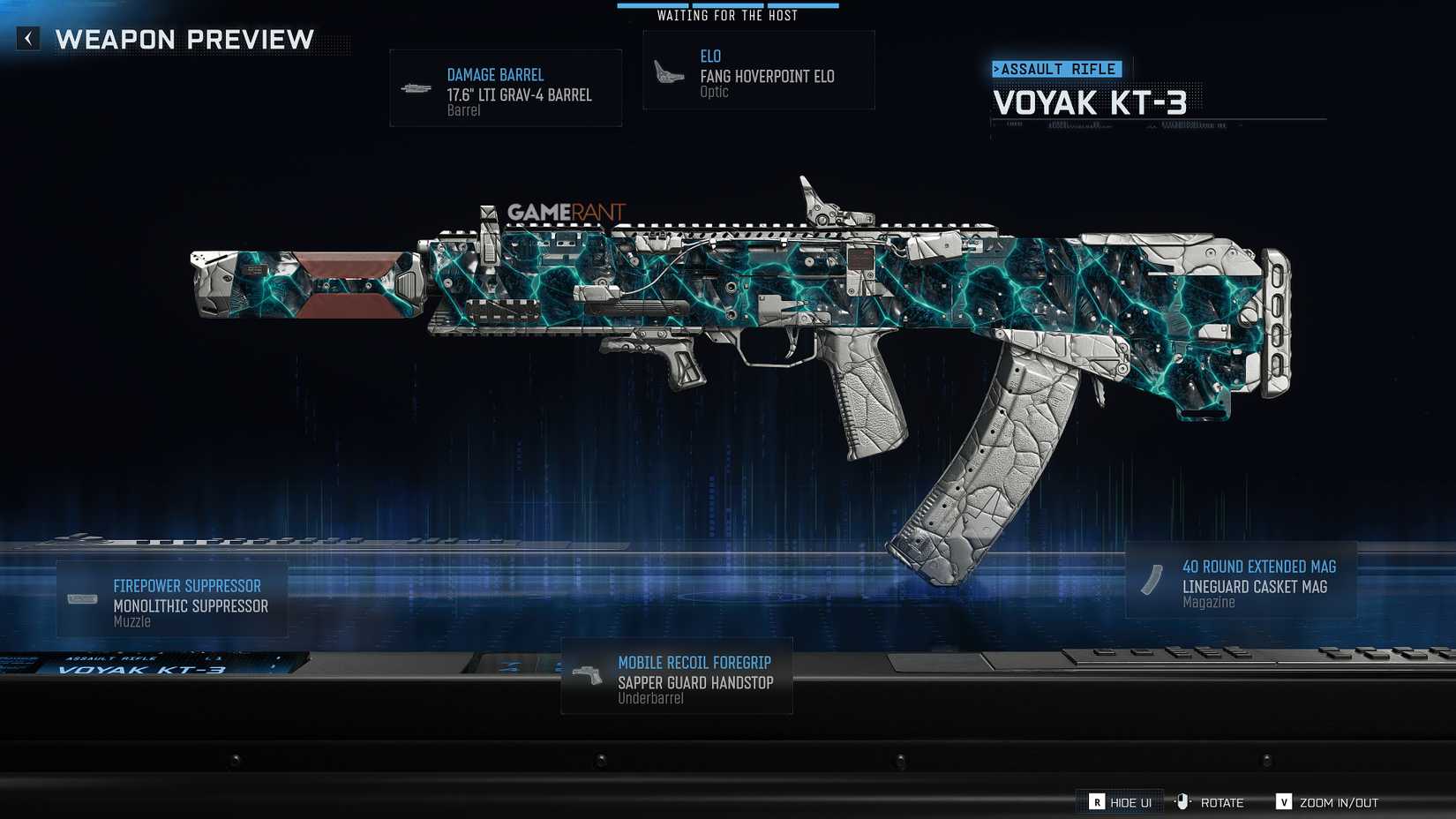The width and height of the screenshot is (1456, 819).
Task: Switch to the Assault Rifle category tab
Action: point(1056,68)
